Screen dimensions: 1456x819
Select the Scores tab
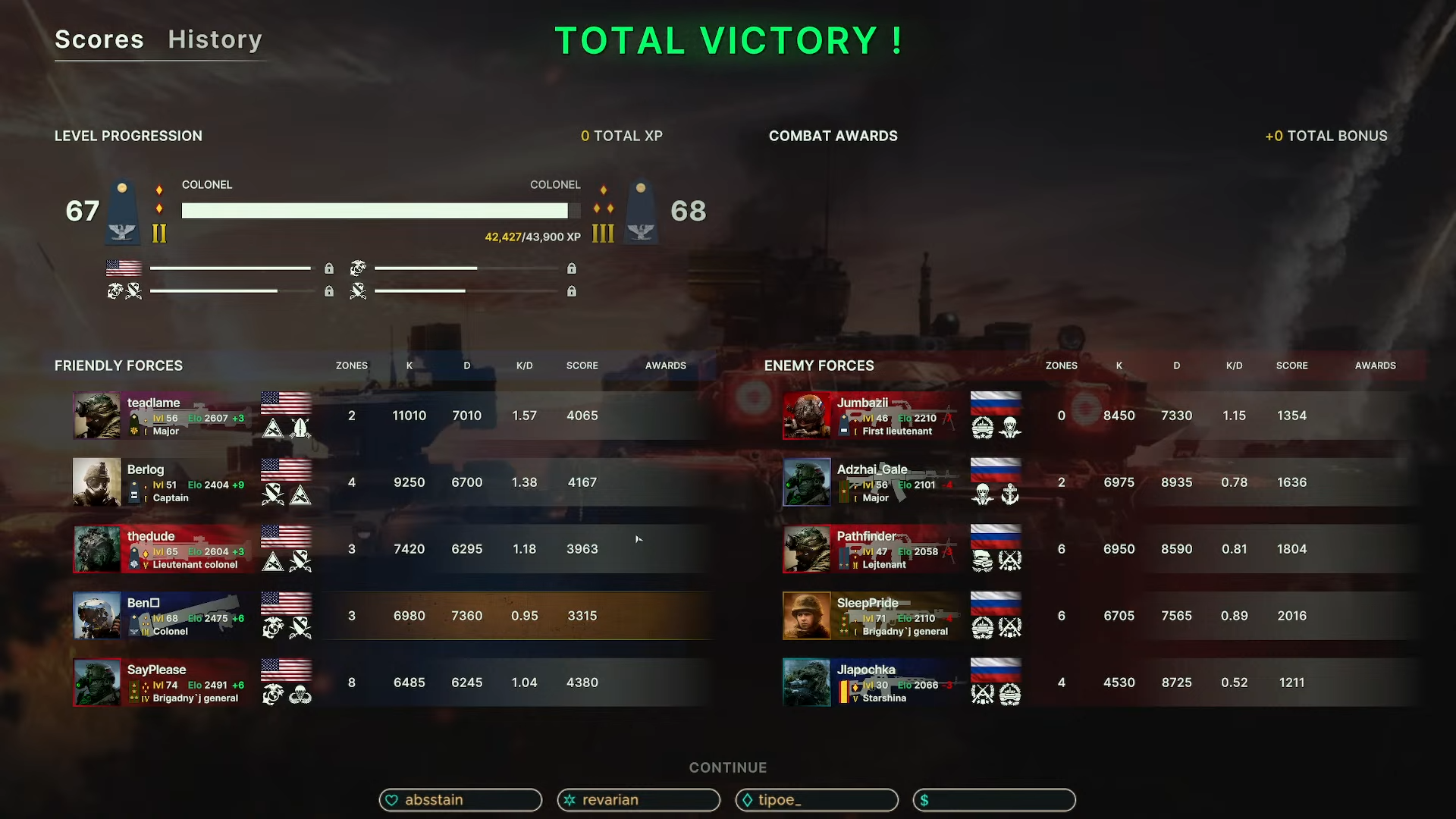click(99, 39)
